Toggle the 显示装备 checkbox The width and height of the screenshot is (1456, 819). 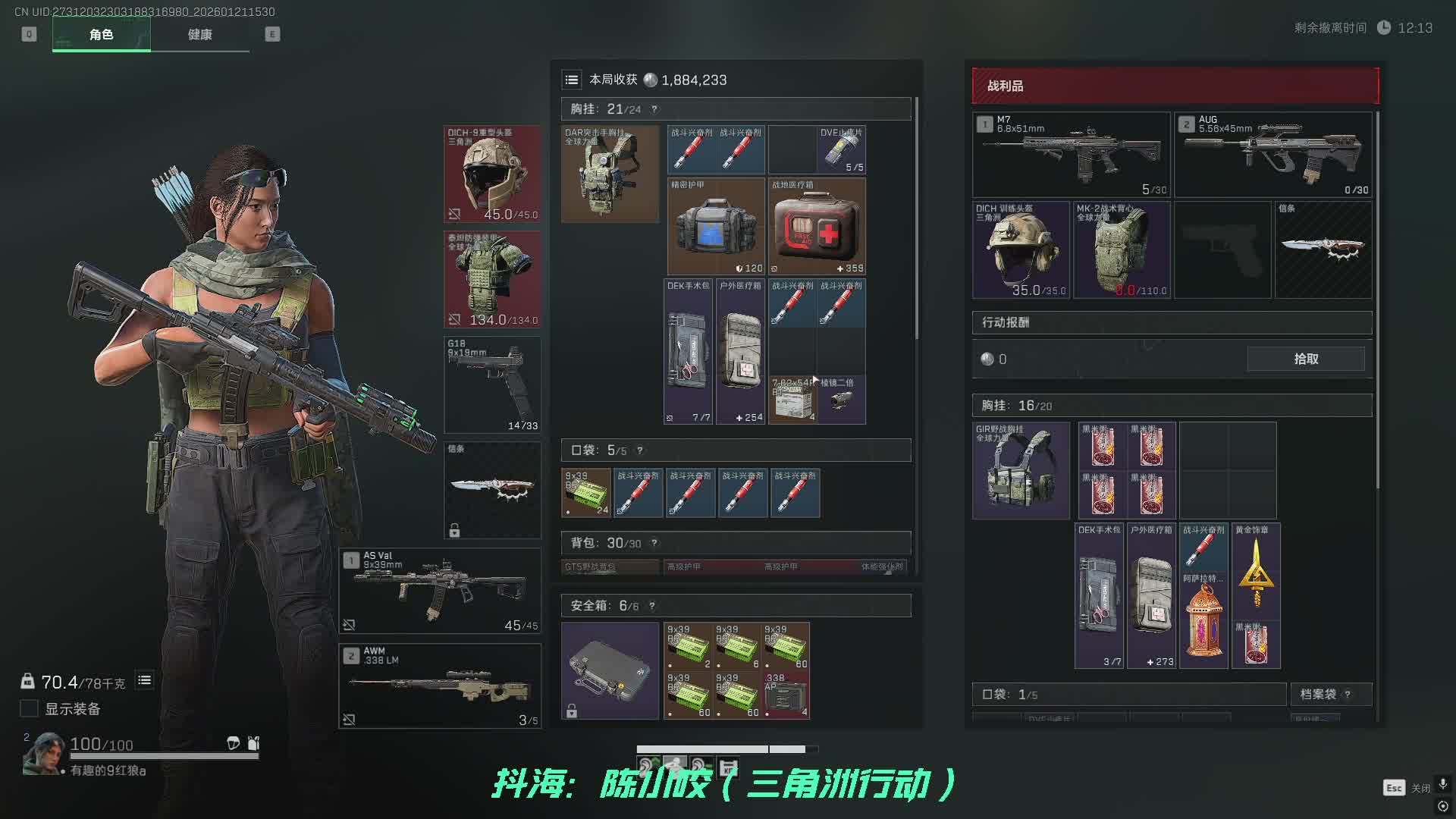29,708
